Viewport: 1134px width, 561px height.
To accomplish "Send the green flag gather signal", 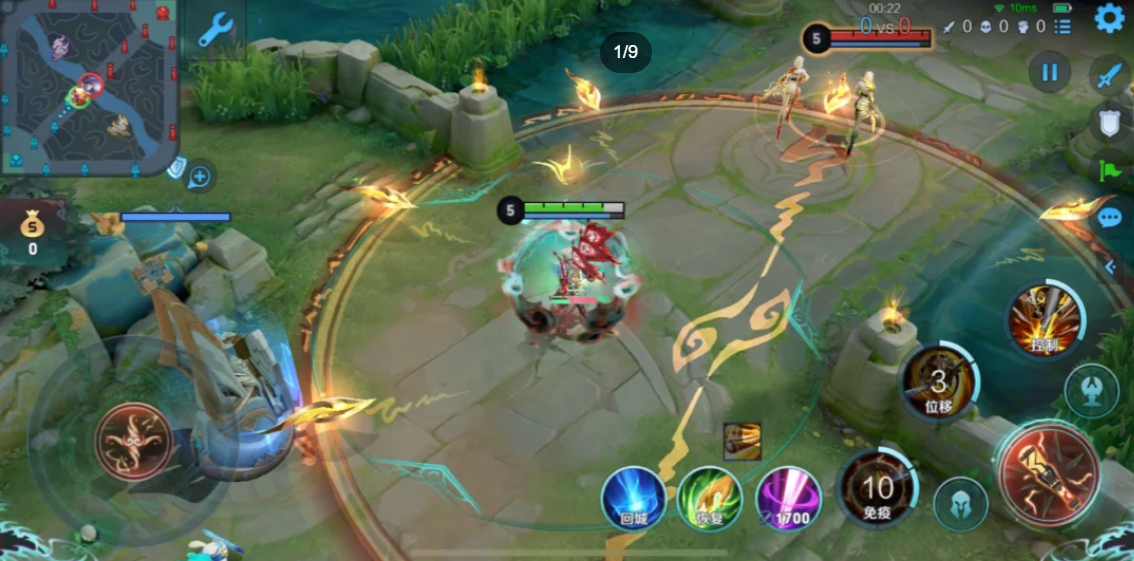I will [1110, 170].
